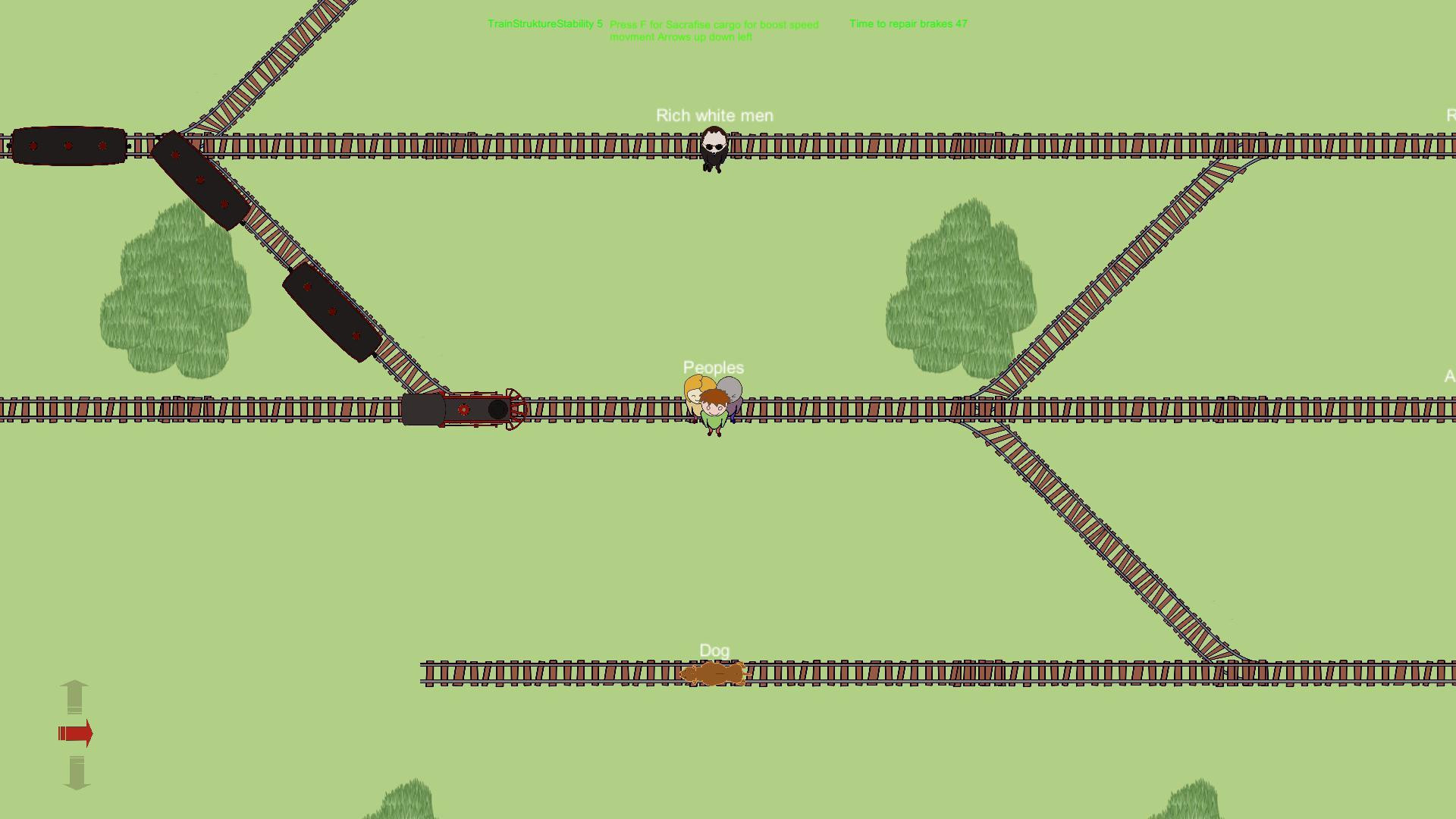Click the red right arrow indicator
1456x819 pixels.
(75, 733)
